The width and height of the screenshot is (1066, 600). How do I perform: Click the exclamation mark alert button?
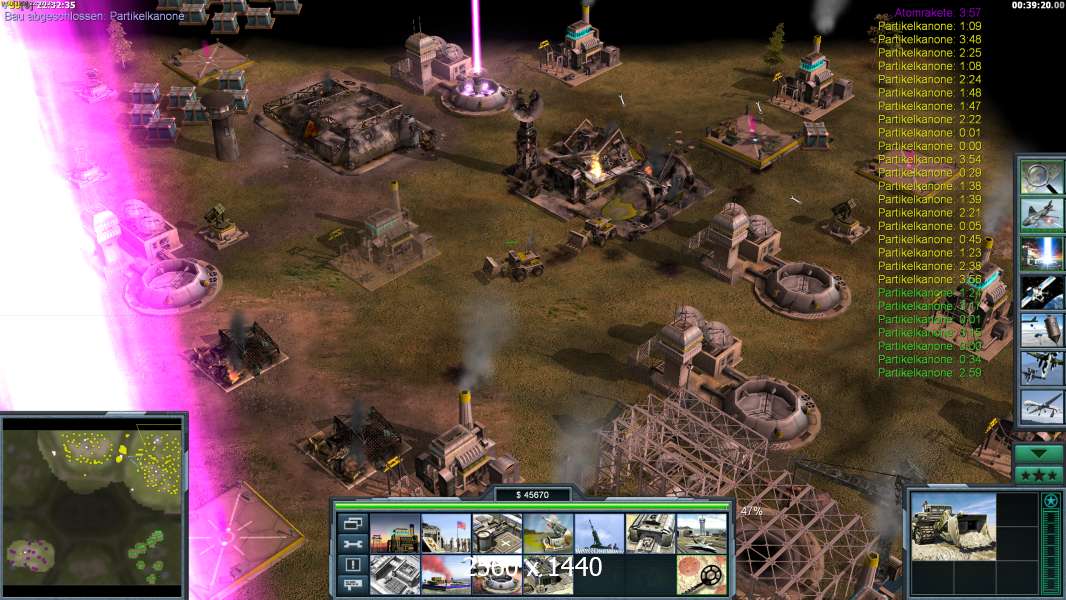(352, 565)
